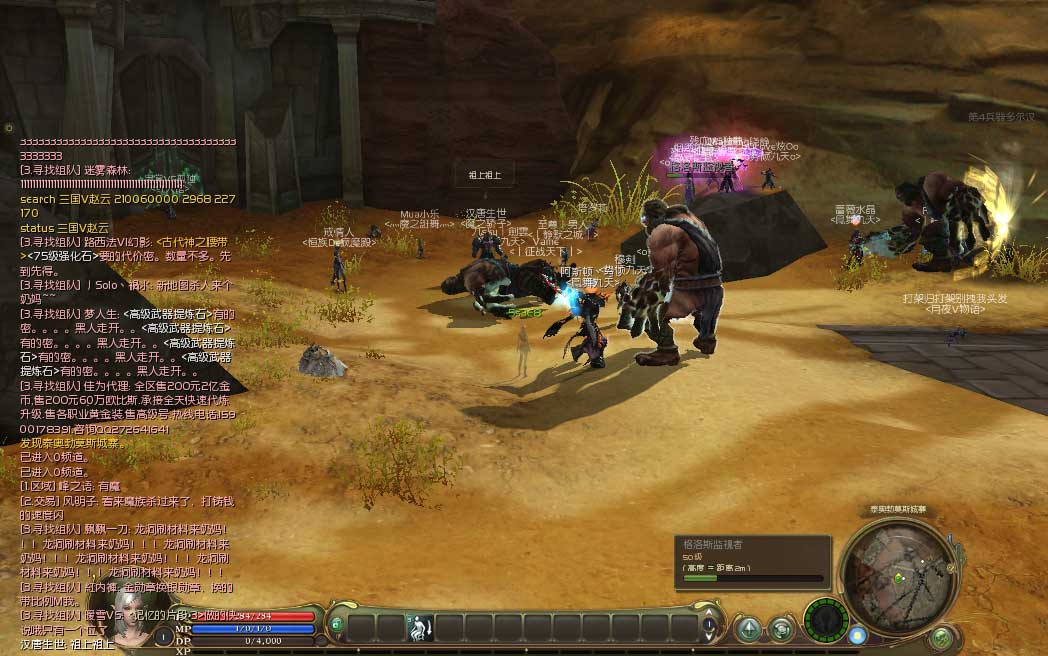
Task: Click the swirl round button beside the crystal
Action: coord(782,629)
